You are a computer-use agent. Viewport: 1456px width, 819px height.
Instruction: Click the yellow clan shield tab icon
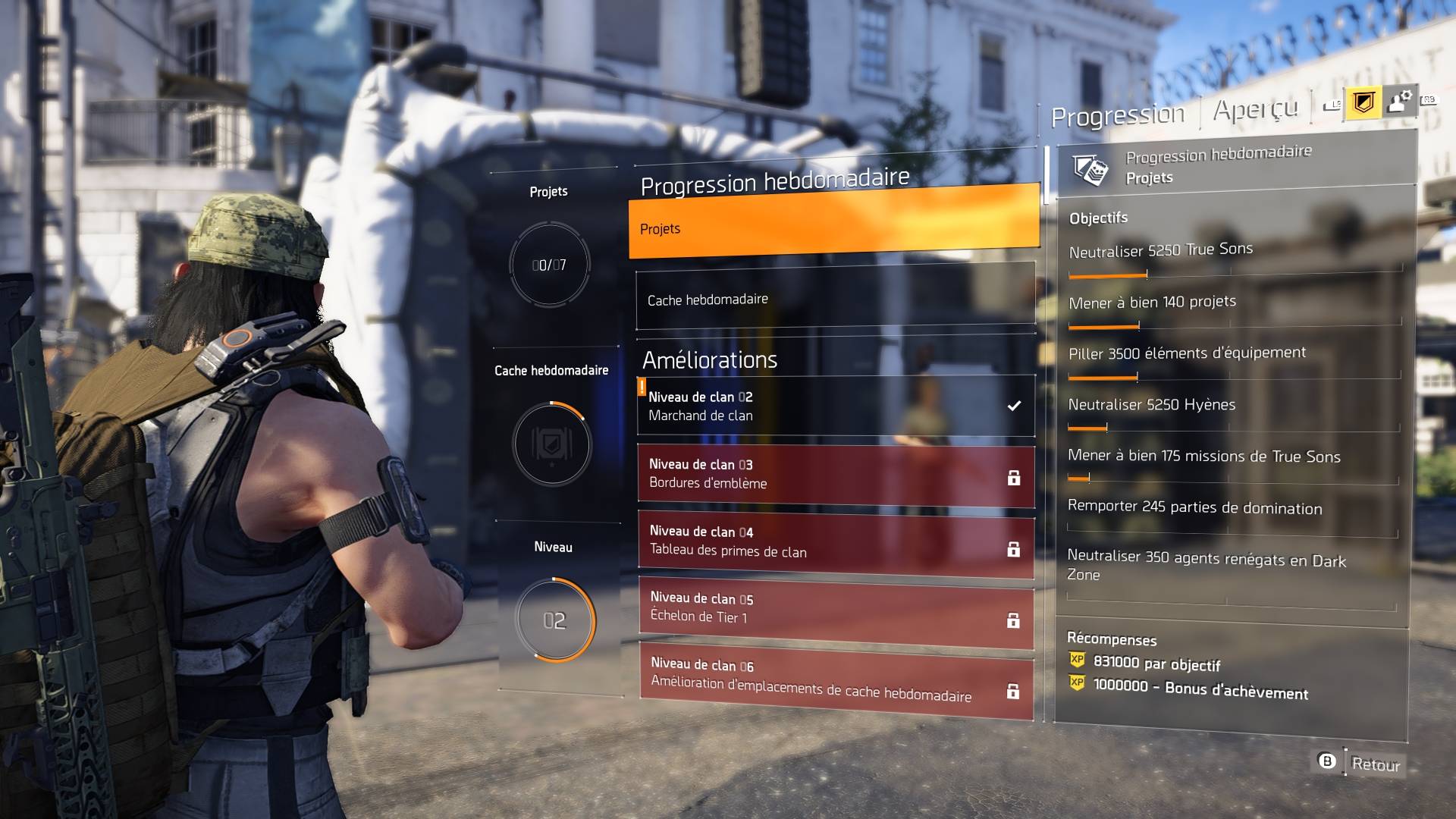[1363, 102]
